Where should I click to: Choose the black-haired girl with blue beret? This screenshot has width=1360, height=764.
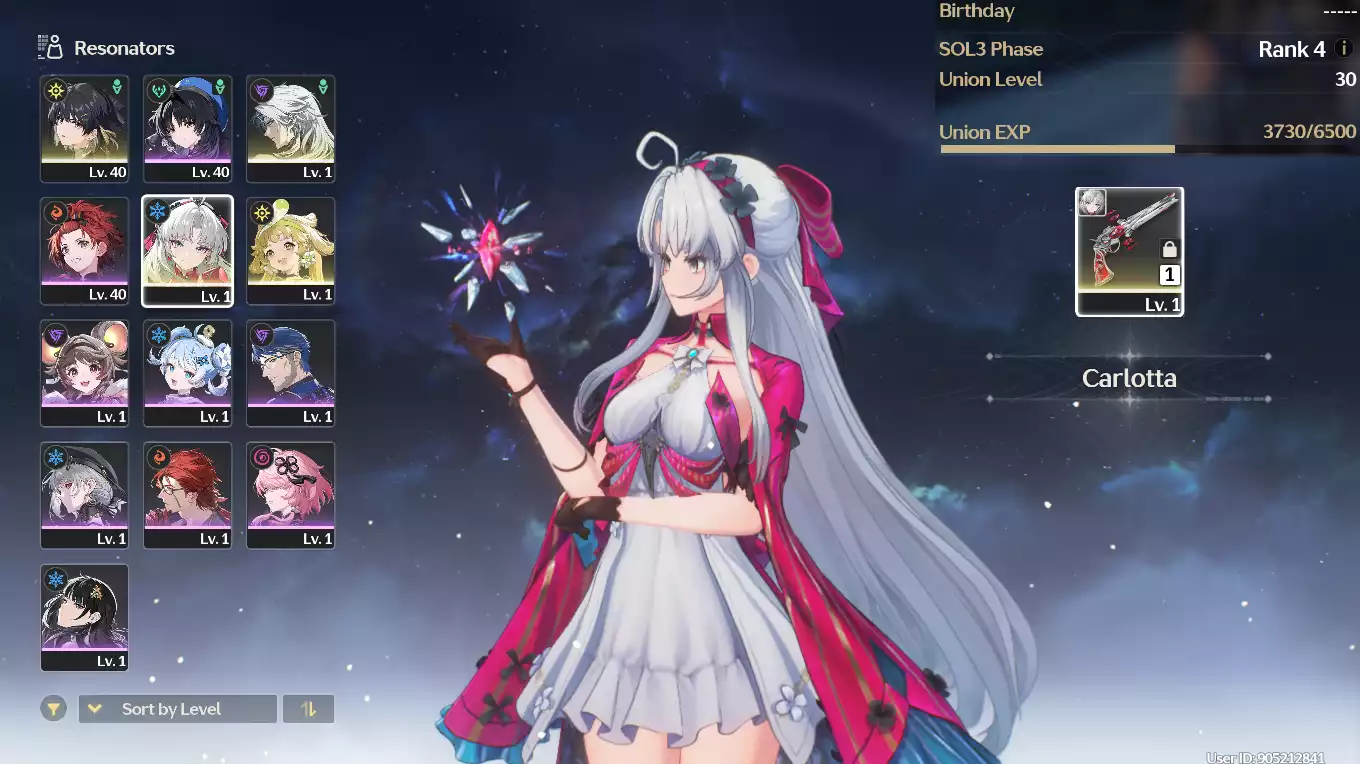[188, 128]
